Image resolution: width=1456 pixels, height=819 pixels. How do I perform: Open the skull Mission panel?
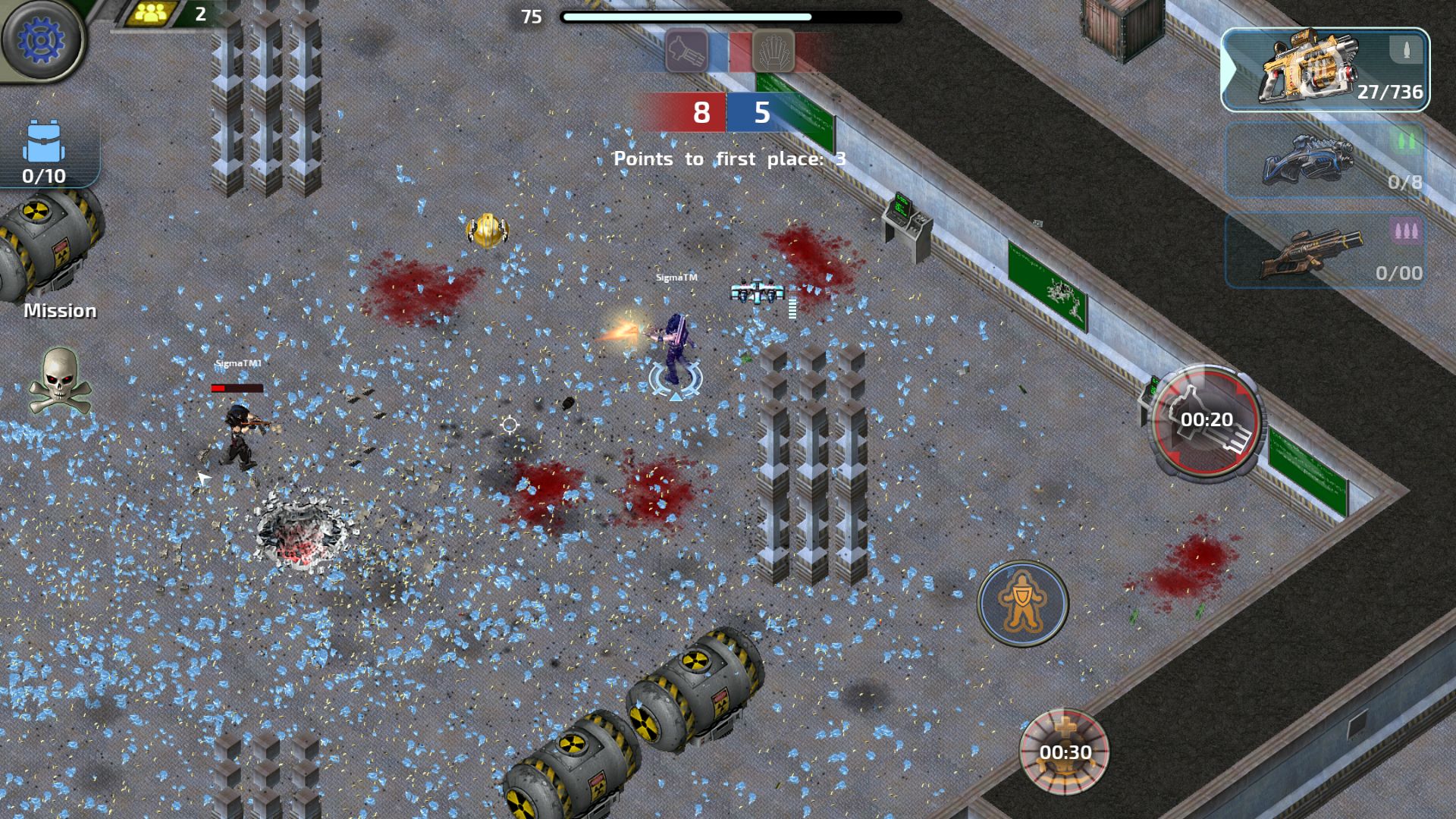coord(60,381)
